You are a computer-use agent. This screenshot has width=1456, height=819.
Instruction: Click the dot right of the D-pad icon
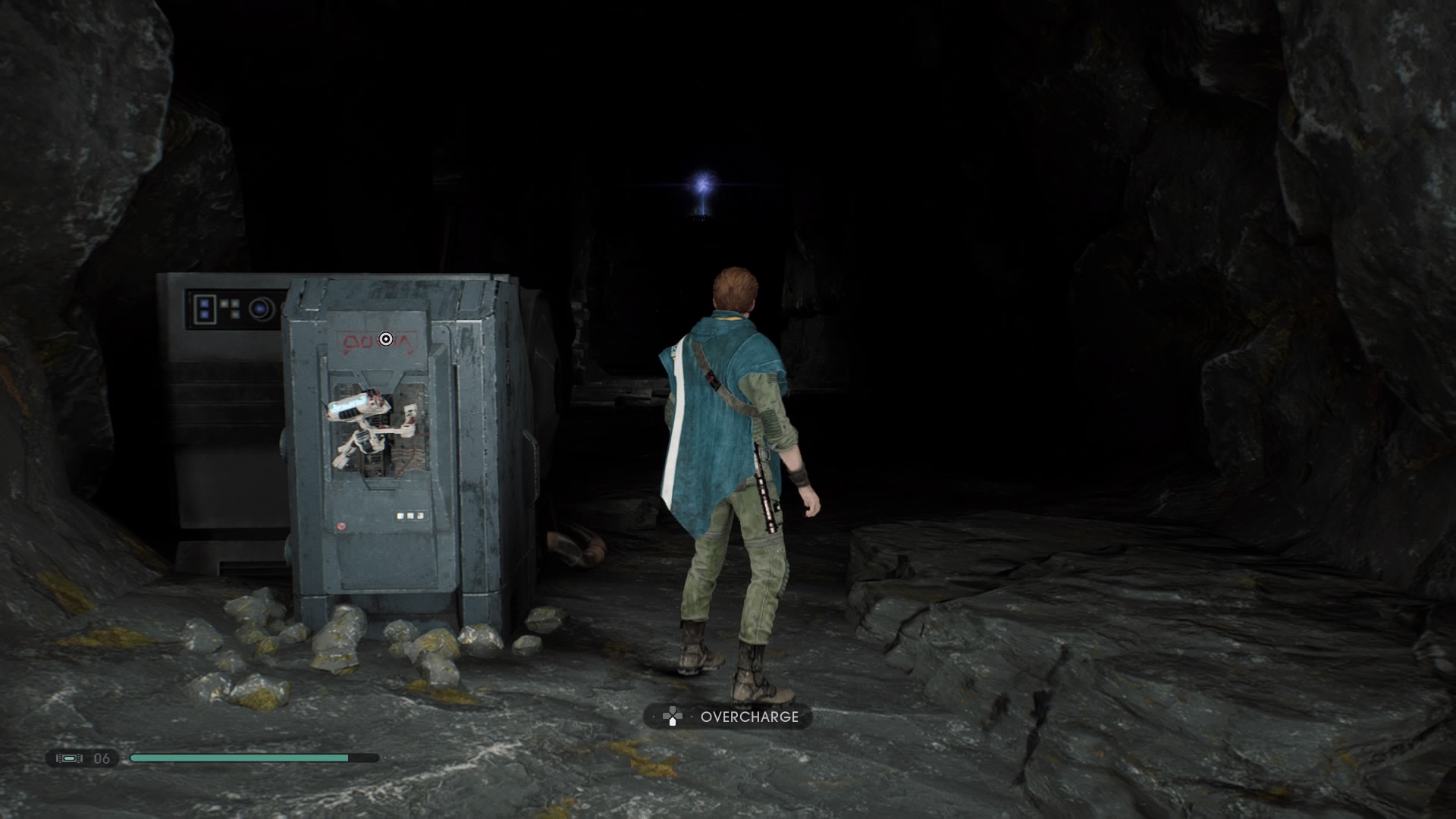(692, 717)
